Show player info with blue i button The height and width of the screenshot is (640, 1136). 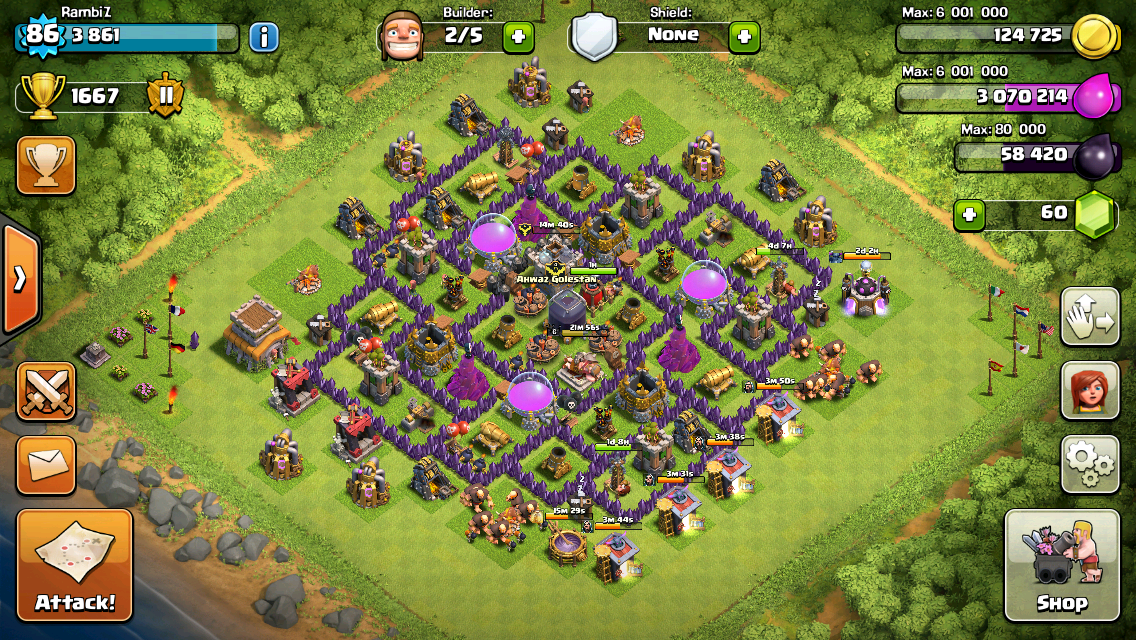pyautogui.click(x=264, y=38)
